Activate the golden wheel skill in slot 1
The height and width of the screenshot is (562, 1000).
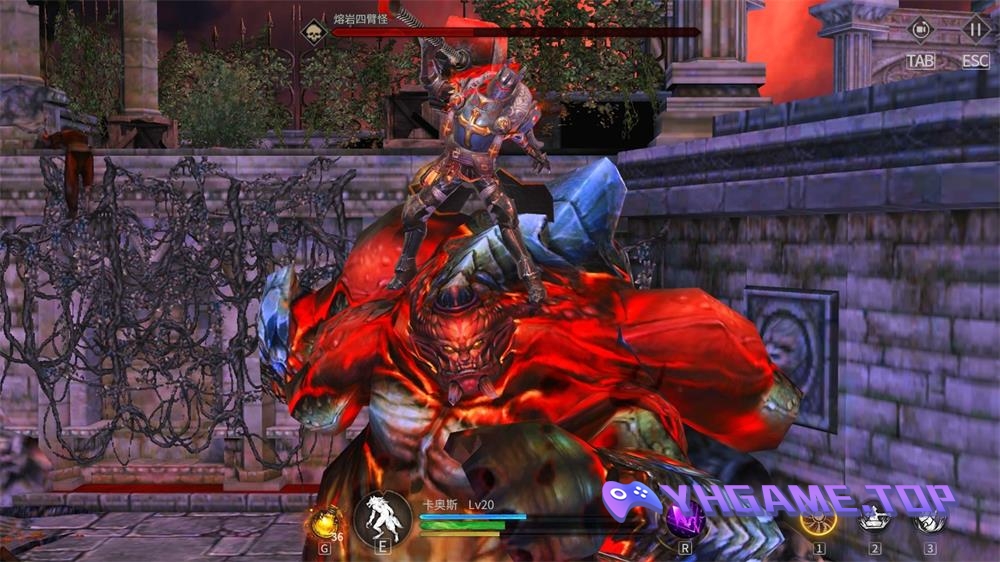click(x=818, y=520)
